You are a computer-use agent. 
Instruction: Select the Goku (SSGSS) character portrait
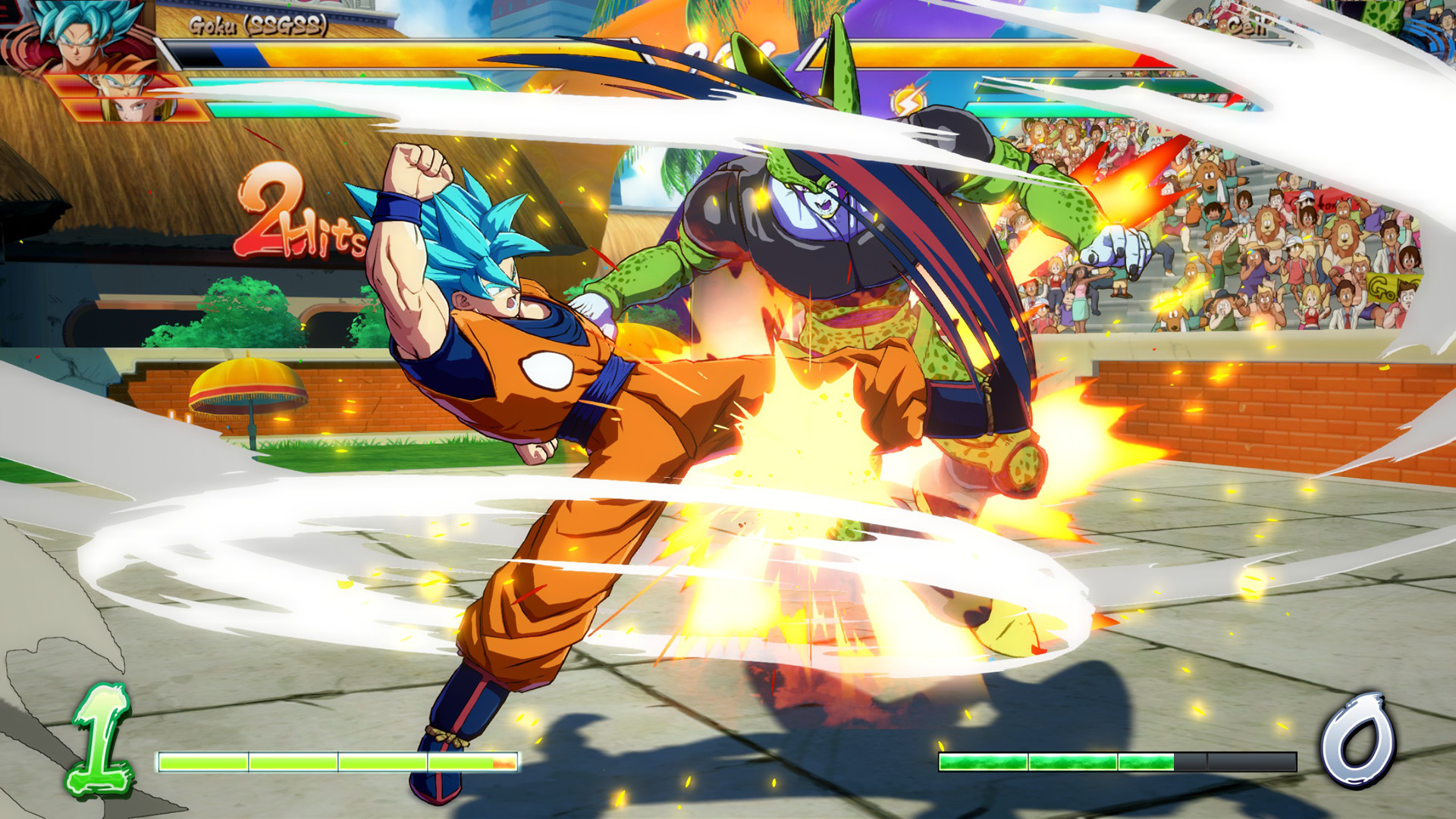pos(76,36)
